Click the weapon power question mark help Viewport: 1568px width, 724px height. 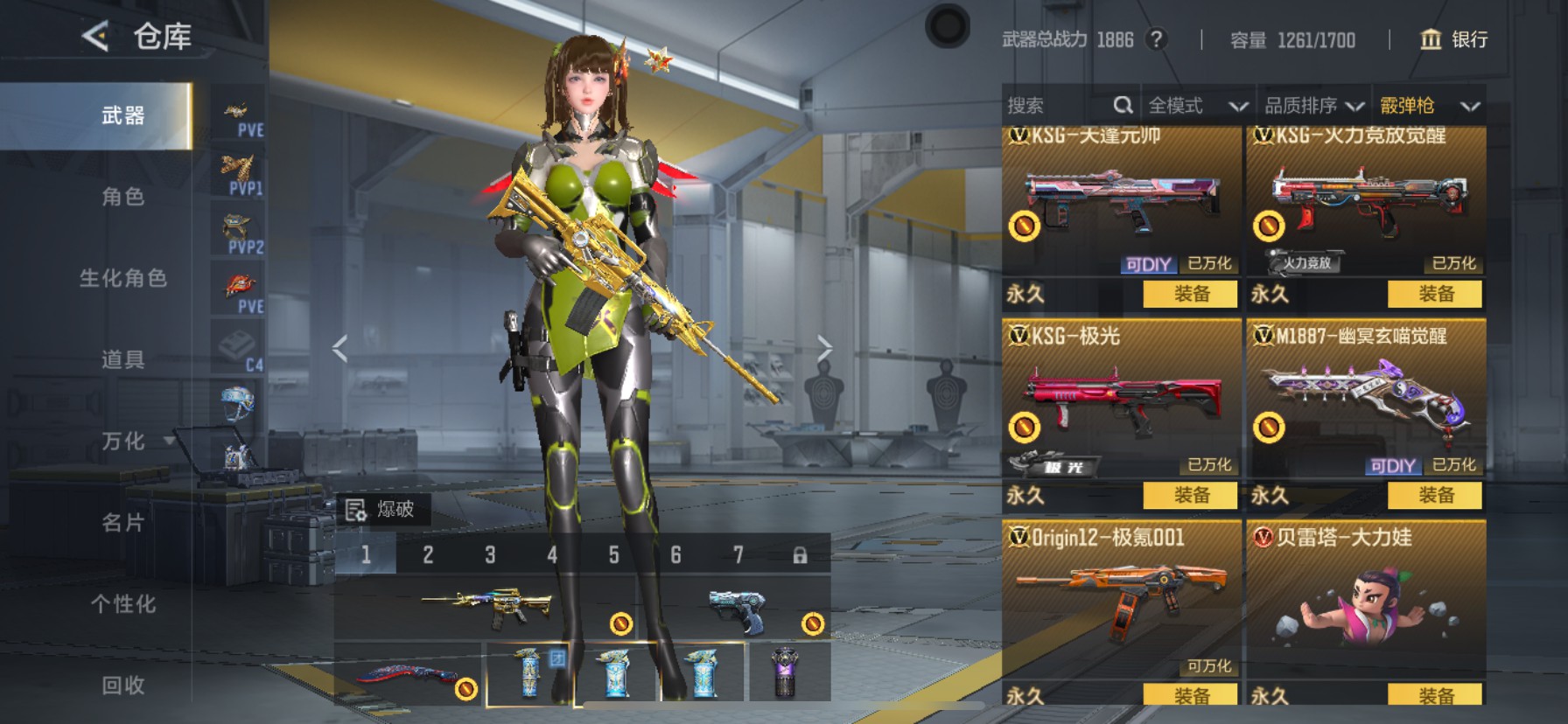pos(1157,39)
